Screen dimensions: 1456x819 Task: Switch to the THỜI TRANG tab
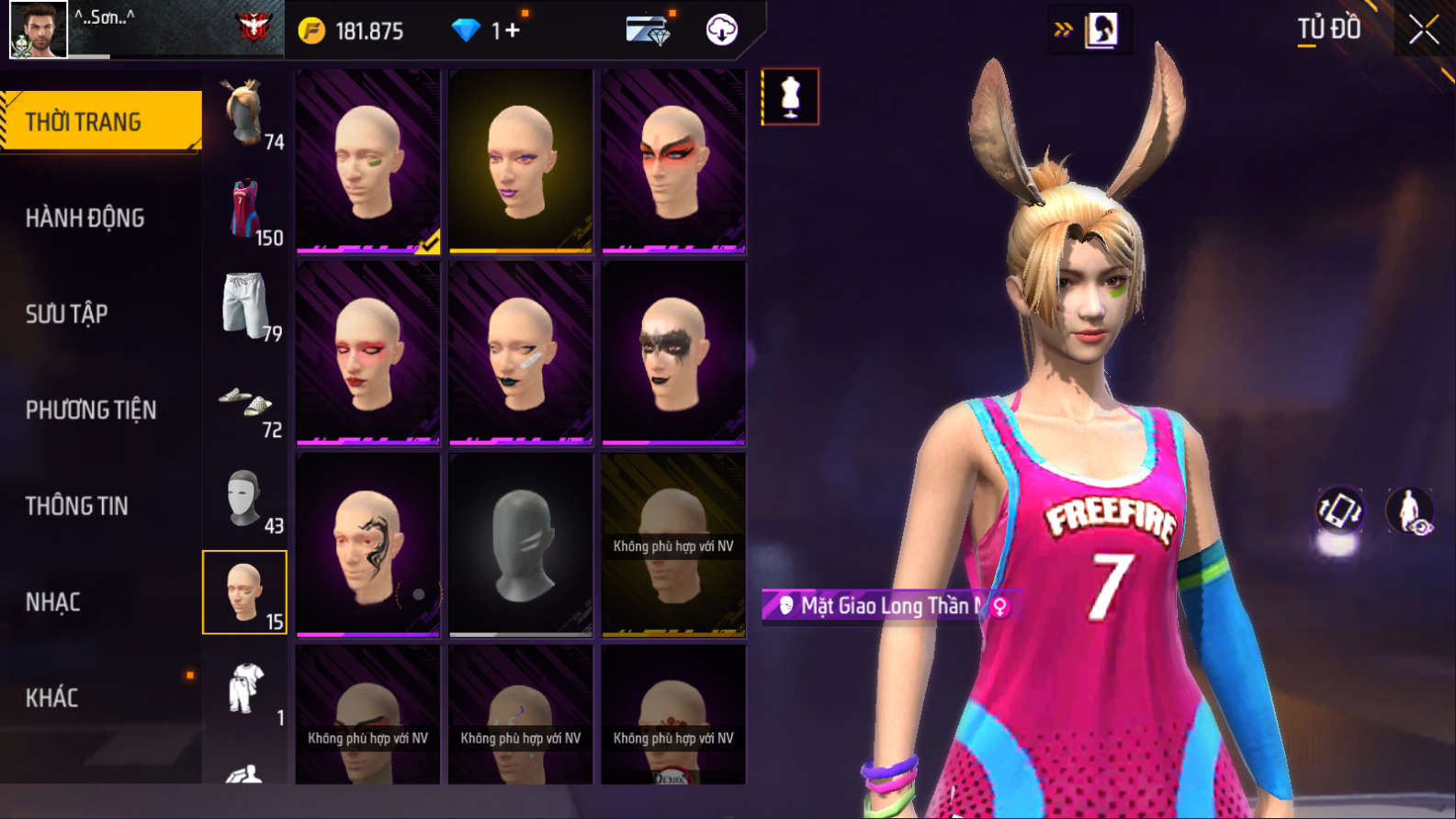[x=101, y=121]
